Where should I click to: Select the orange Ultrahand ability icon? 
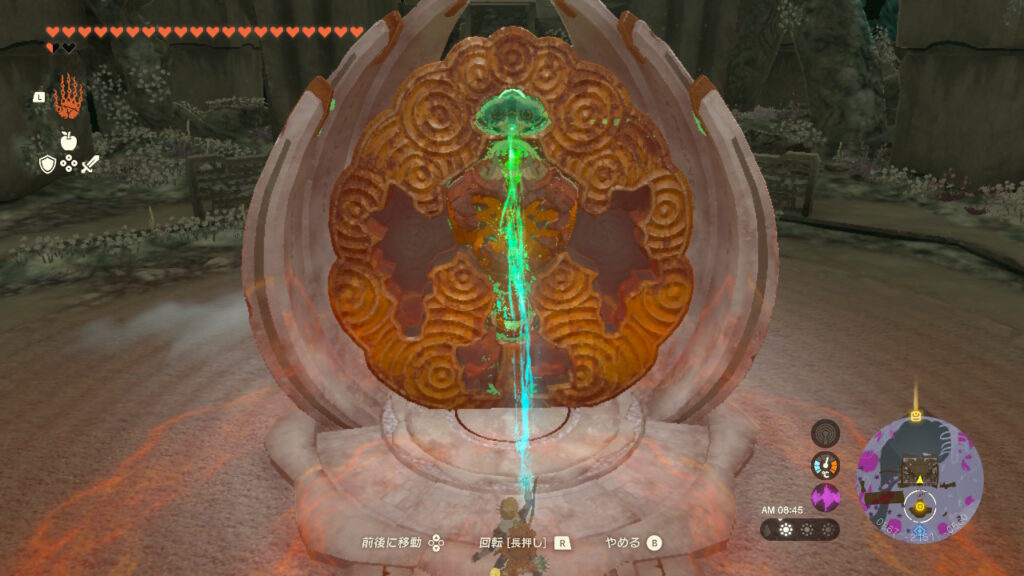click(x=68, y=97)
